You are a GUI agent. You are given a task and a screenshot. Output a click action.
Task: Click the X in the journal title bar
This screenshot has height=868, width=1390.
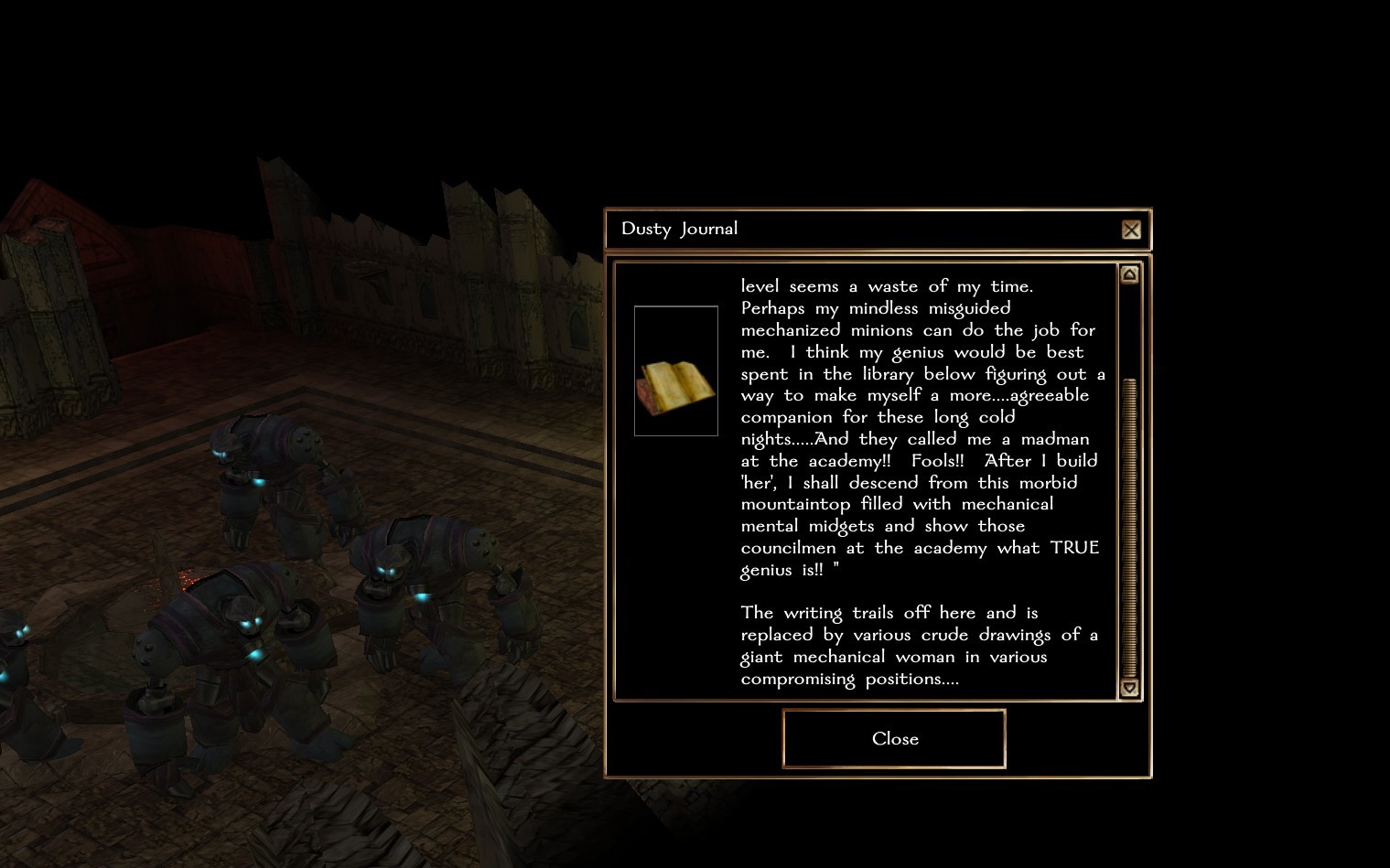coord(1131,230)
